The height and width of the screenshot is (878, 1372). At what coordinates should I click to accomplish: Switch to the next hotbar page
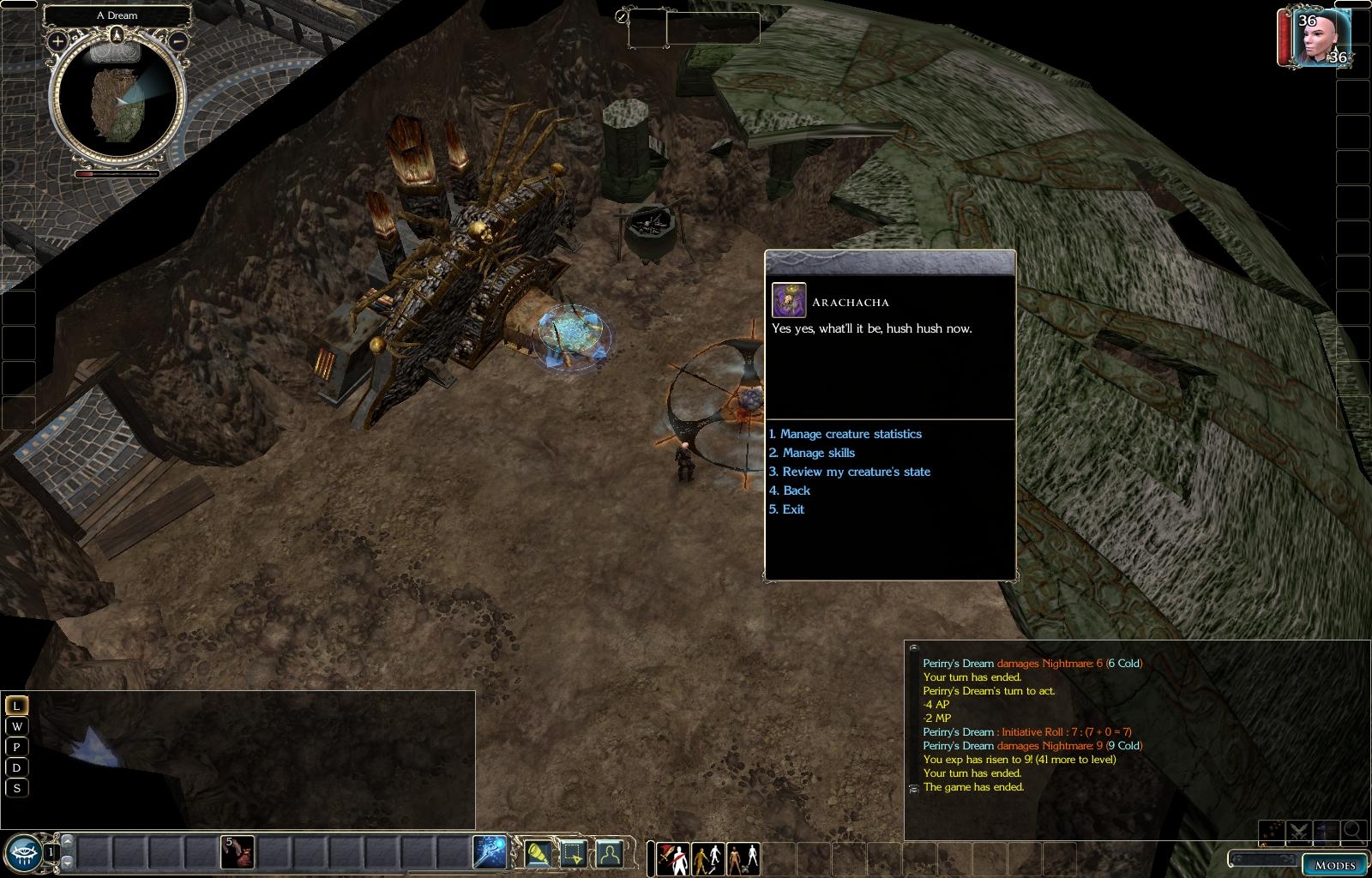(x=68, y=863)
